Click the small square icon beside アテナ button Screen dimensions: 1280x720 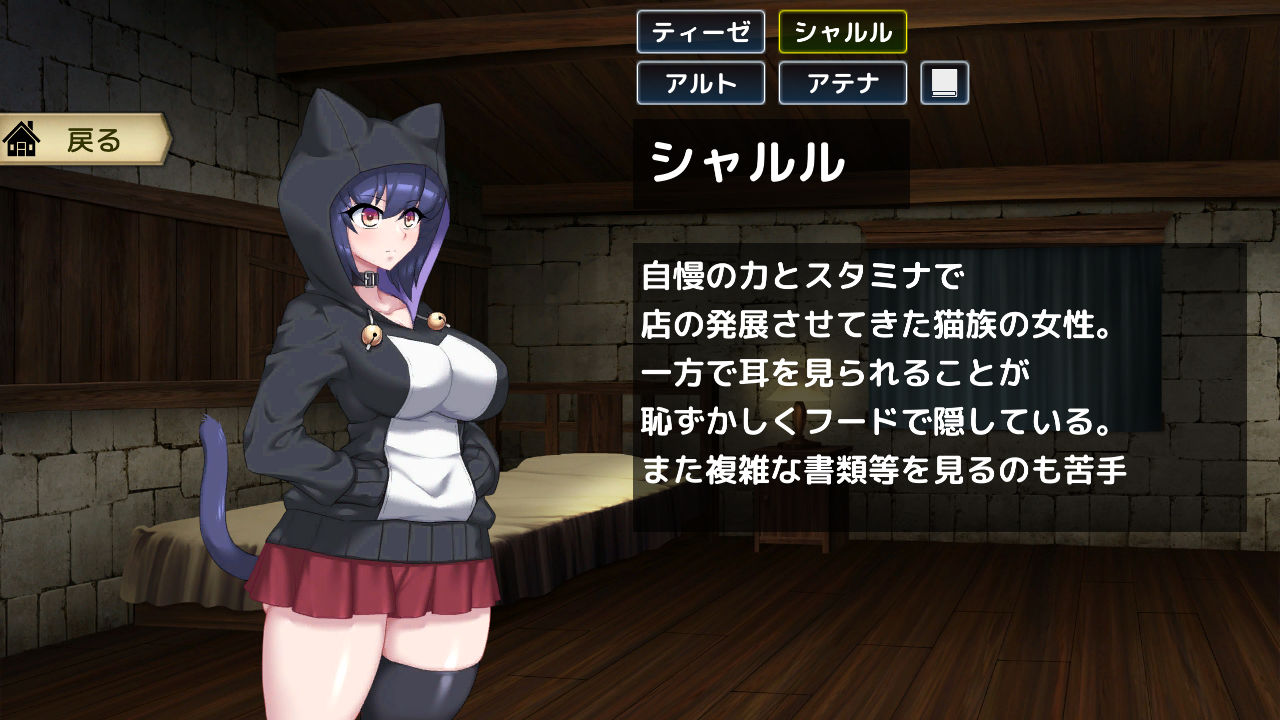click(946, 84)
